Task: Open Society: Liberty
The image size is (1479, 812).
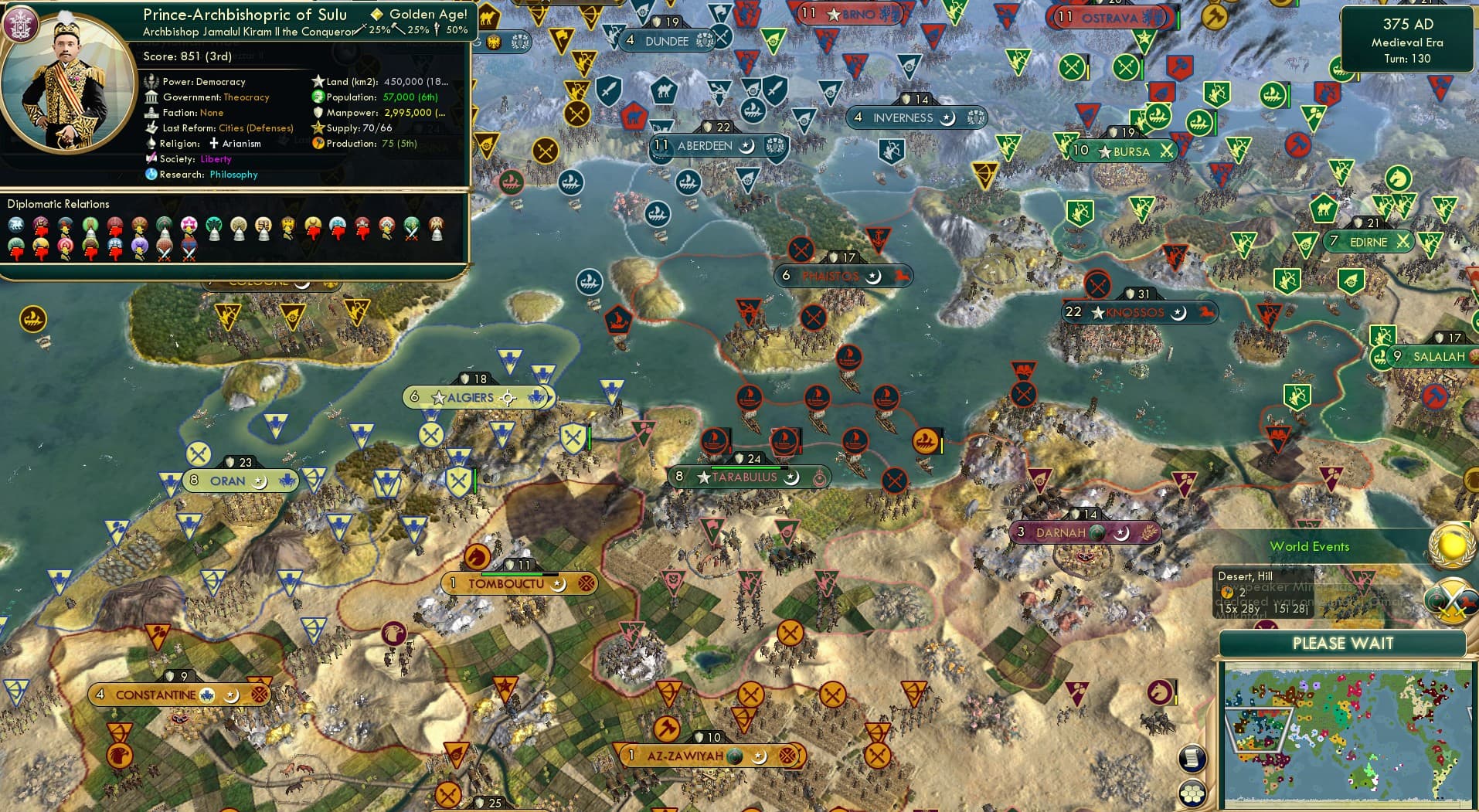Action: pyautogui.click(x=216, y=158)
